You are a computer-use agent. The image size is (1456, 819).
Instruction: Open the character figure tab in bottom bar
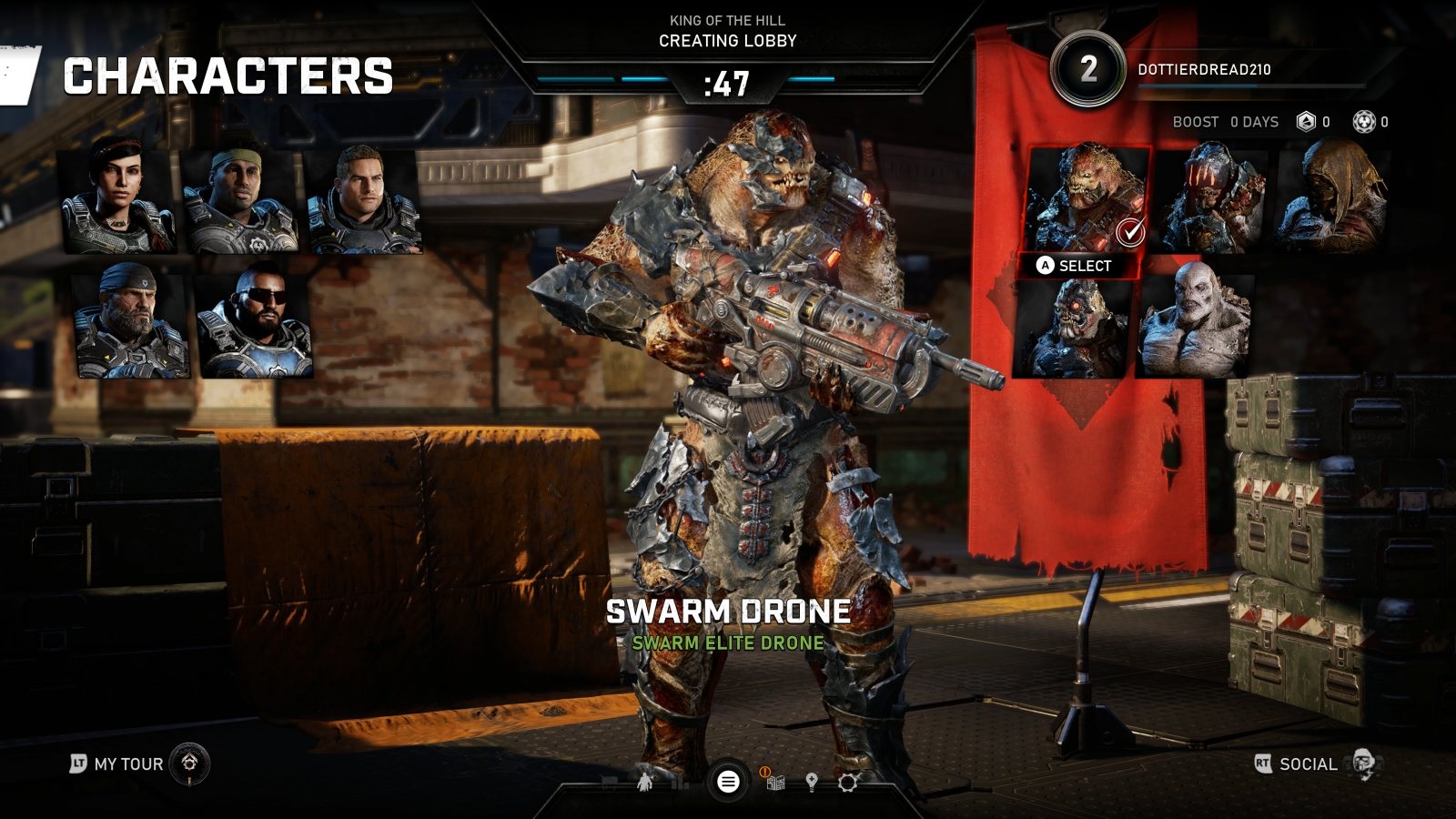(x=644, y=782)
